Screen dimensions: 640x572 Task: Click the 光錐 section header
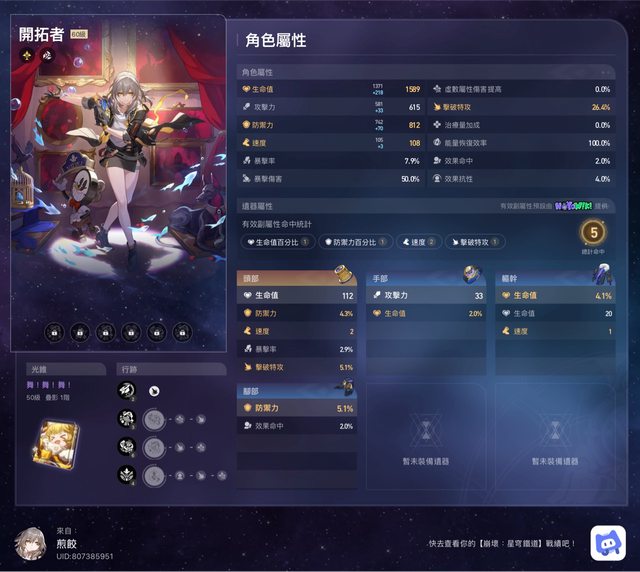click(66, 368)
